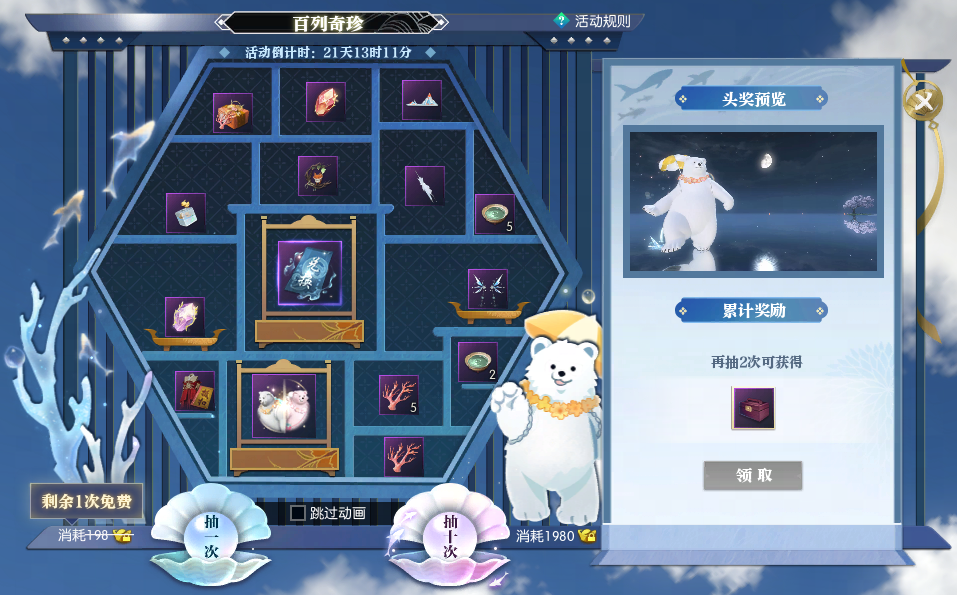Open the 活动规则 event rules

[598, 21]
